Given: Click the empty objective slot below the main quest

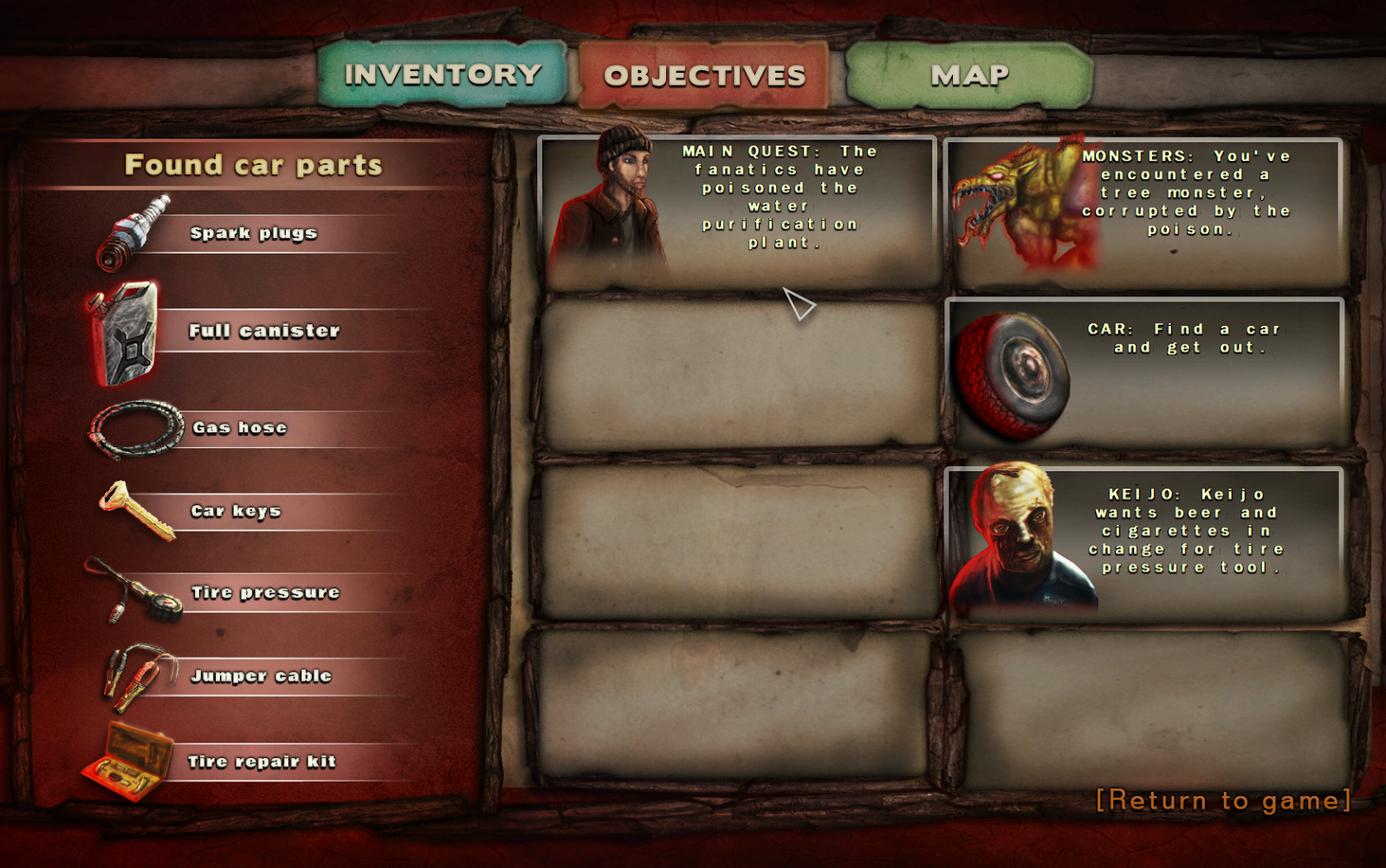Looking at the screenshot, I should (741, 372).
